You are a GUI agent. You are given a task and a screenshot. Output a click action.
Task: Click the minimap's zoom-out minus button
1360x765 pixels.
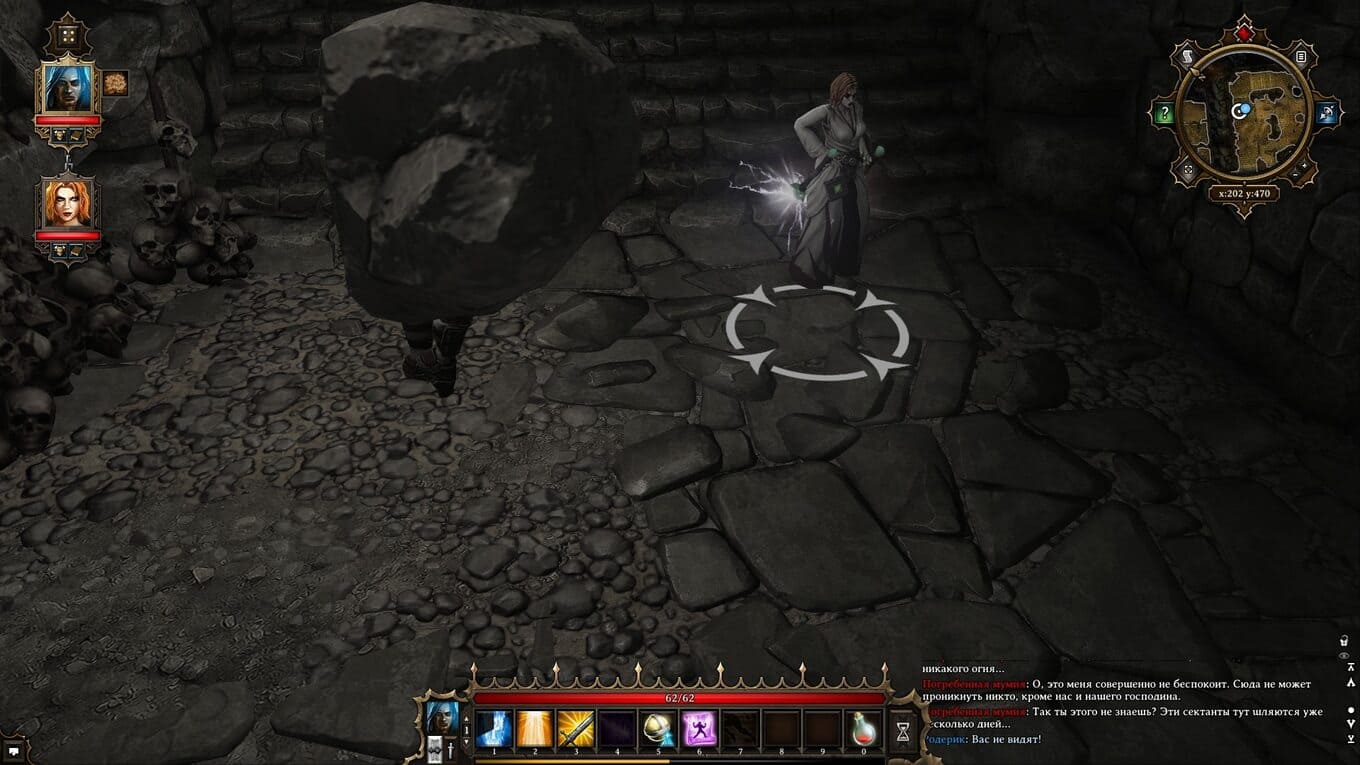point(1296,173)
